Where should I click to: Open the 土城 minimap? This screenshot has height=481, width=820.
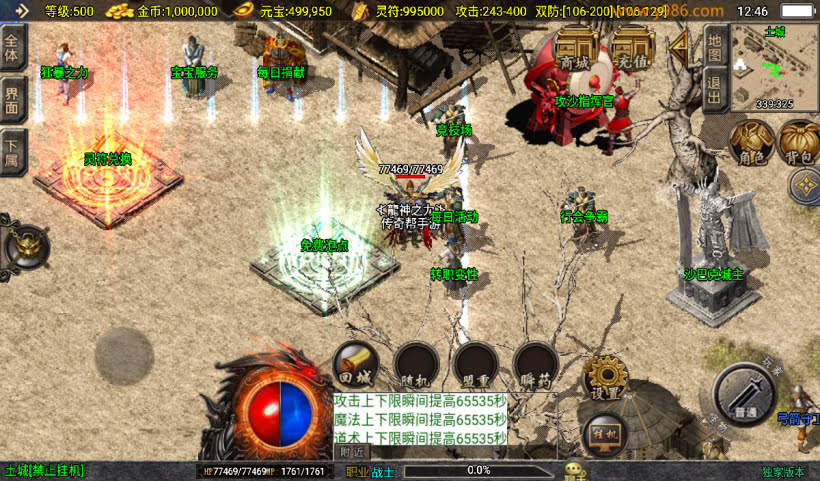[774, 66]
